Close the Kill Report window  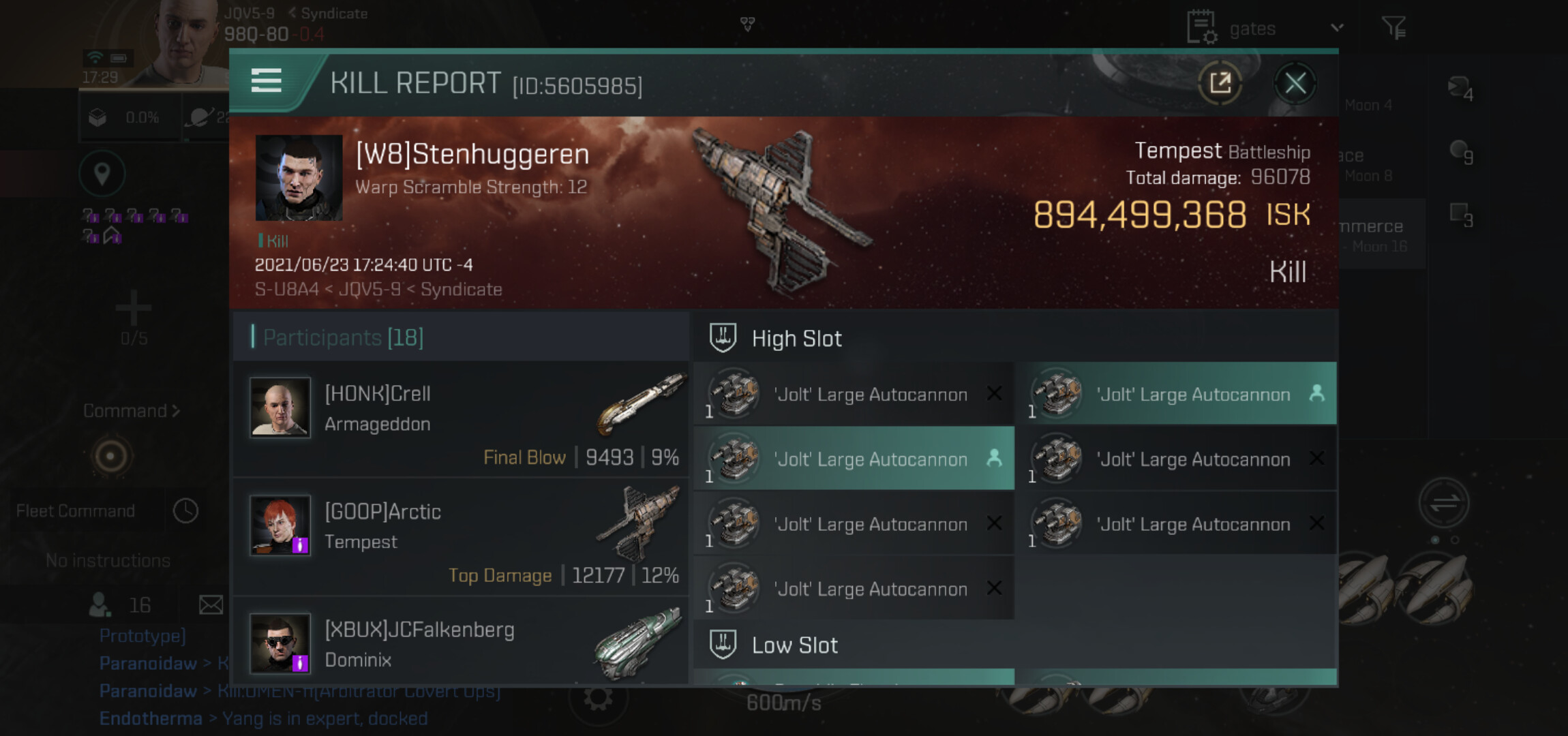(1295, 84)
